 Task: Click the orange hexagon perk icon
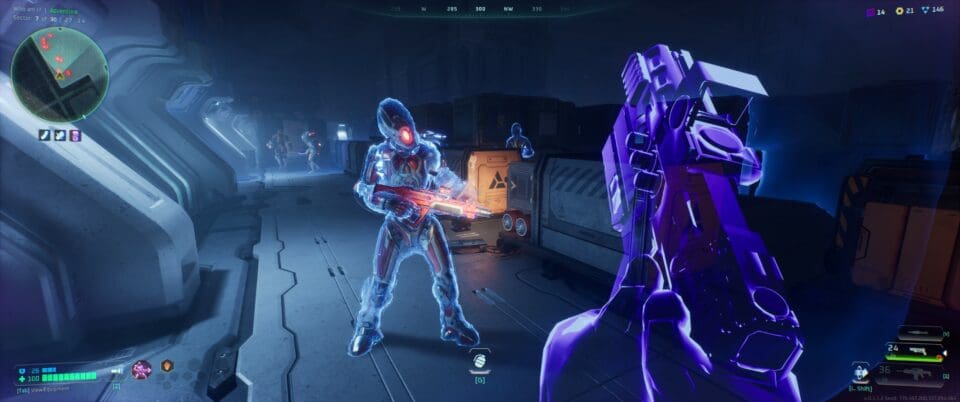point(167,366)
